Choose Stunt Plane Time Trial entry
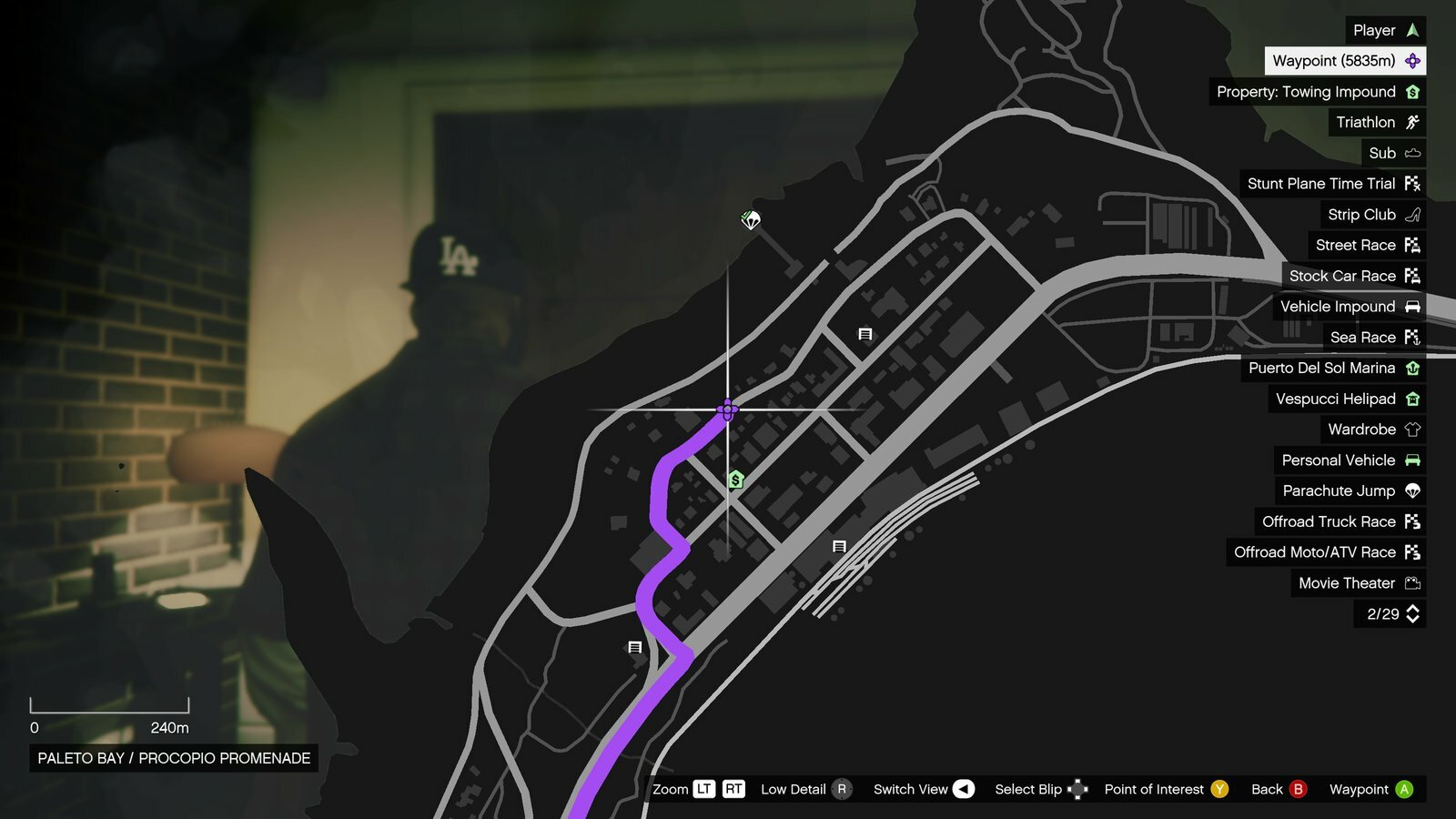The height and width of the screenshot is (819, 1456). pos(1332,184)
